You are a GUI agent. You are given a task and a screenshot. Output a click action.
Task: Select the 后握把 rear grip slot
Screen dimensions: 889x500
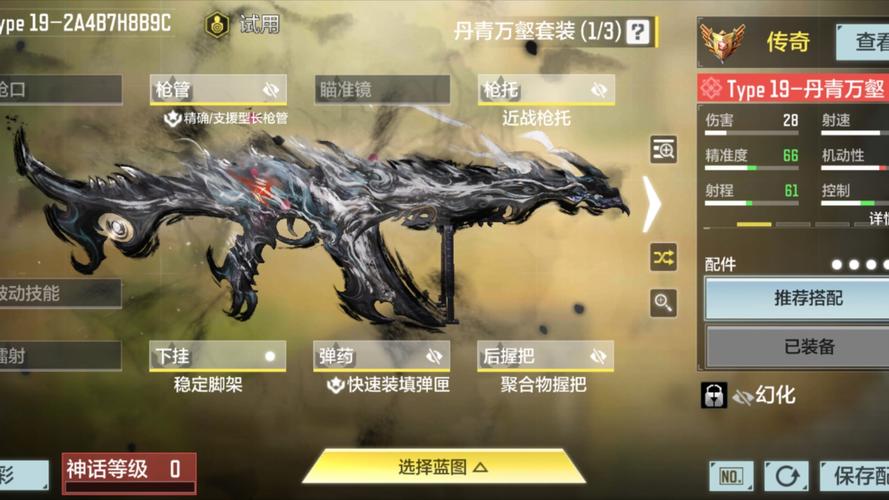(x=546, y=356)
